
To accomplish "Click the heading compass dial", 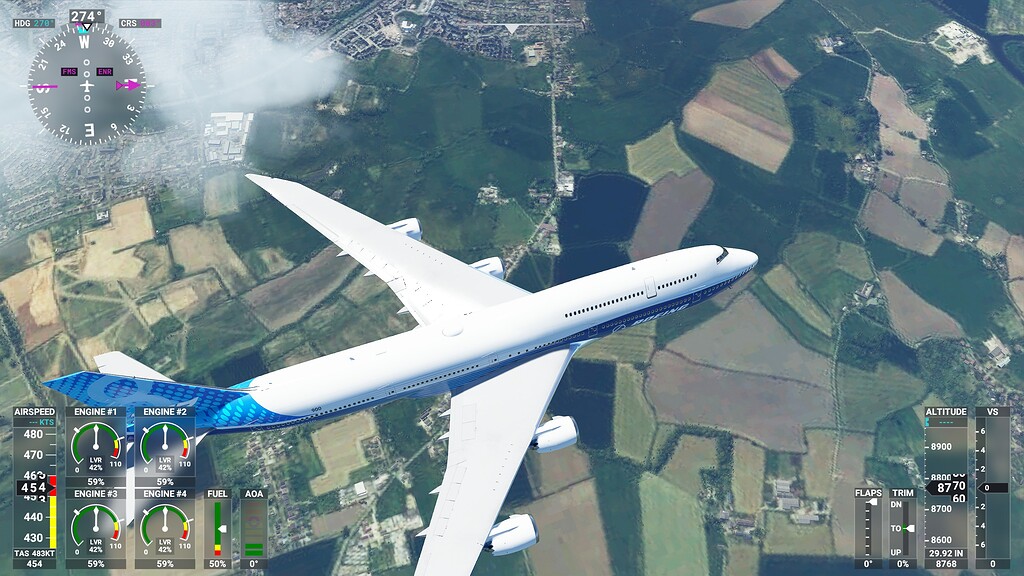I will point(86,86).
